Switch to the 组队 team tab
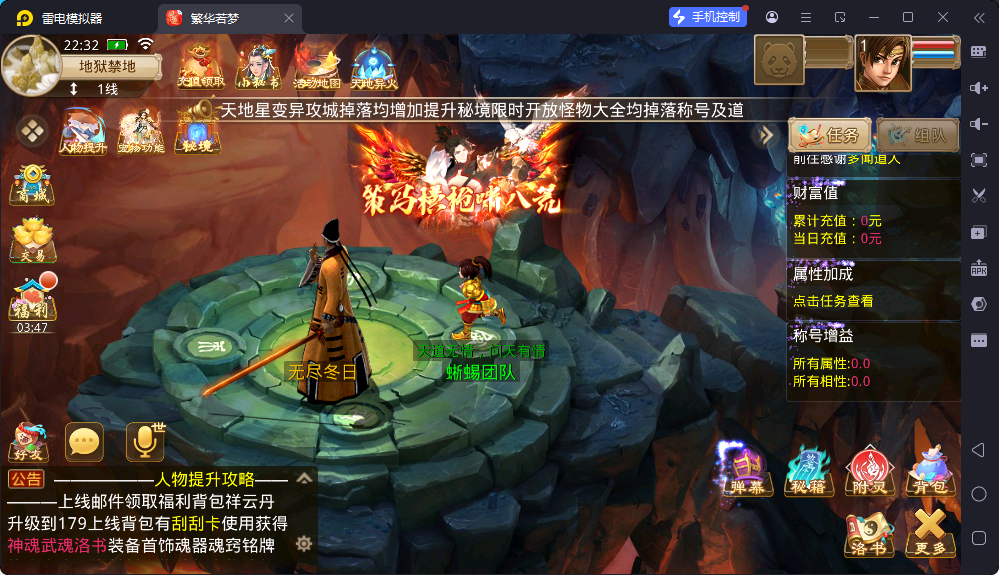This screenshot has height=575, width=999. point(917,135)
